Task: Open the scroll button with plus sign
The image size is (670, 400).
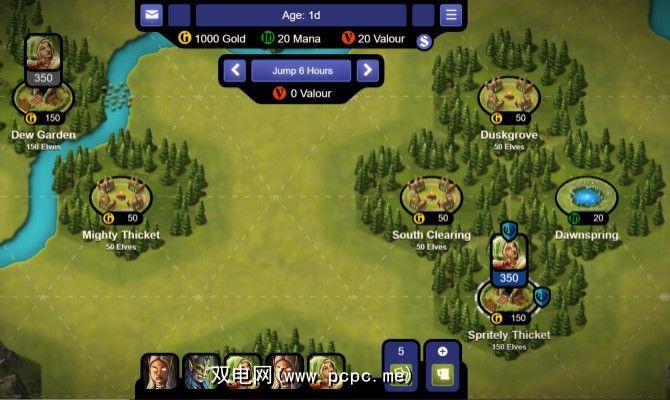Action: point(442,366)
